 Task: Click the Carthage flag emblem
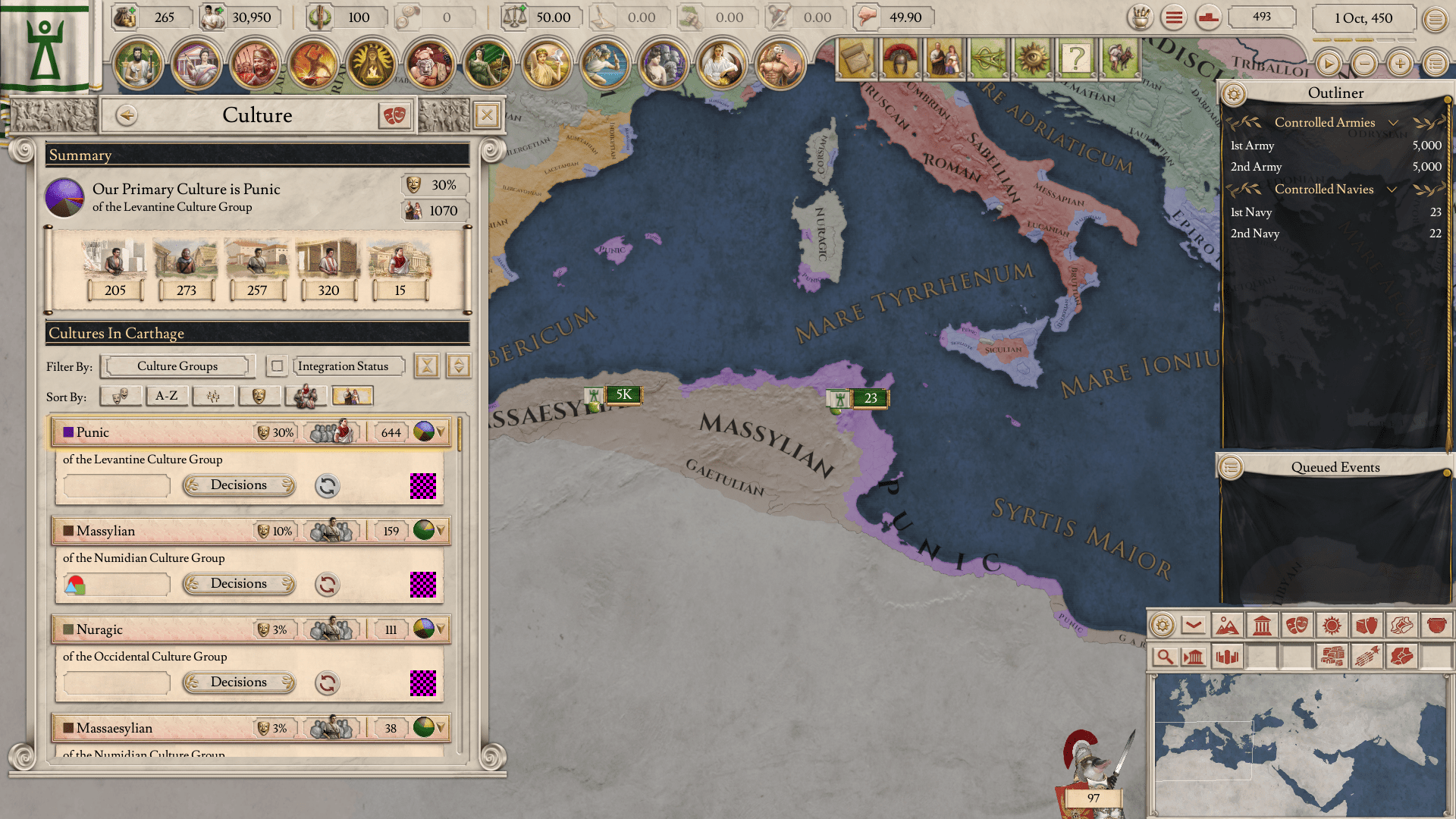coord(45,47)
